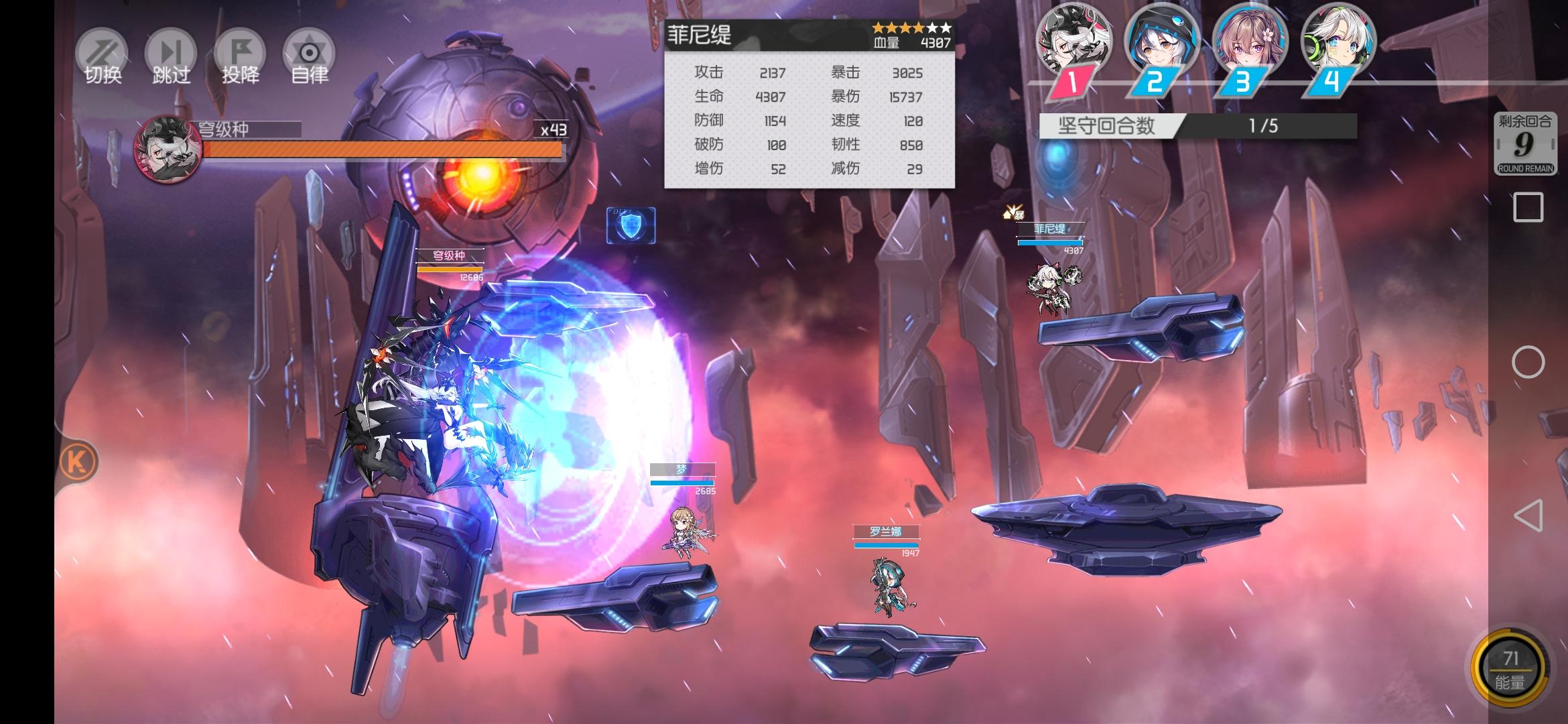Screen dimensions: 1568x724
Task: Tap the 切换 switch button
Action: pos(103,56)
